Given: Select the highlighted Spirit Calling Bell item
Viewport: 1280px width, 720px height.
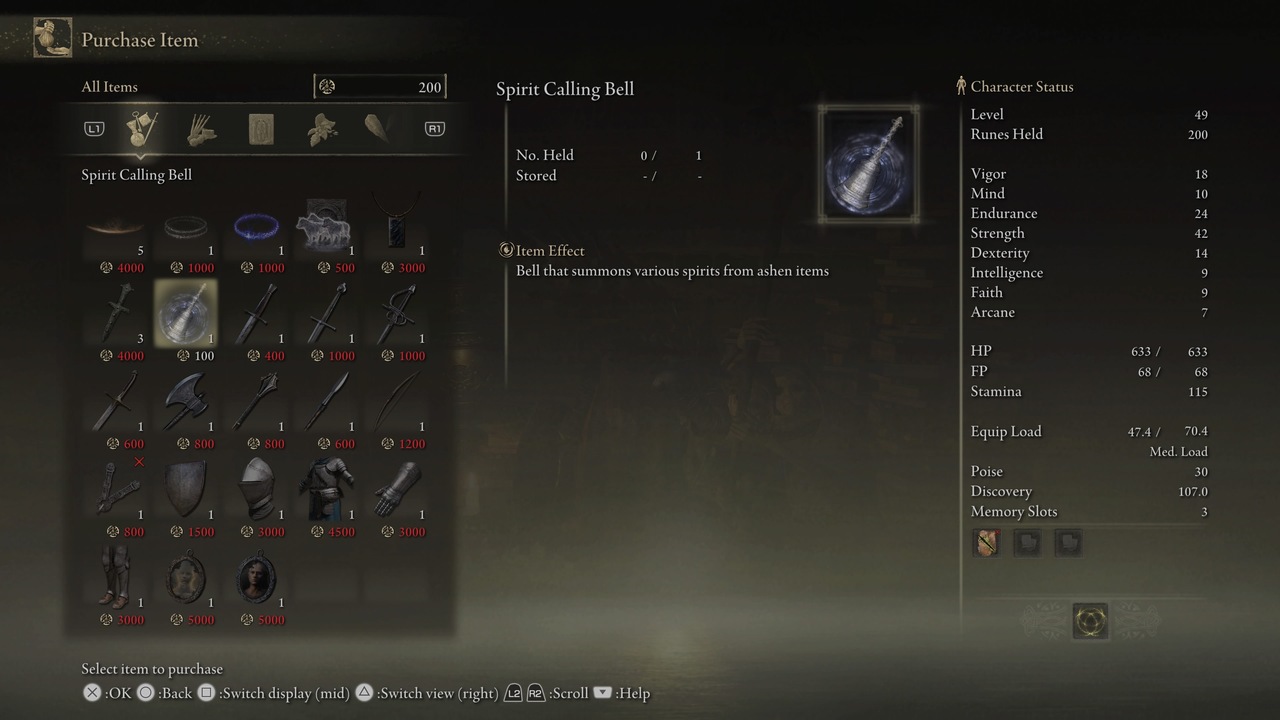Looking at the screenshot, I should point(186,315).
